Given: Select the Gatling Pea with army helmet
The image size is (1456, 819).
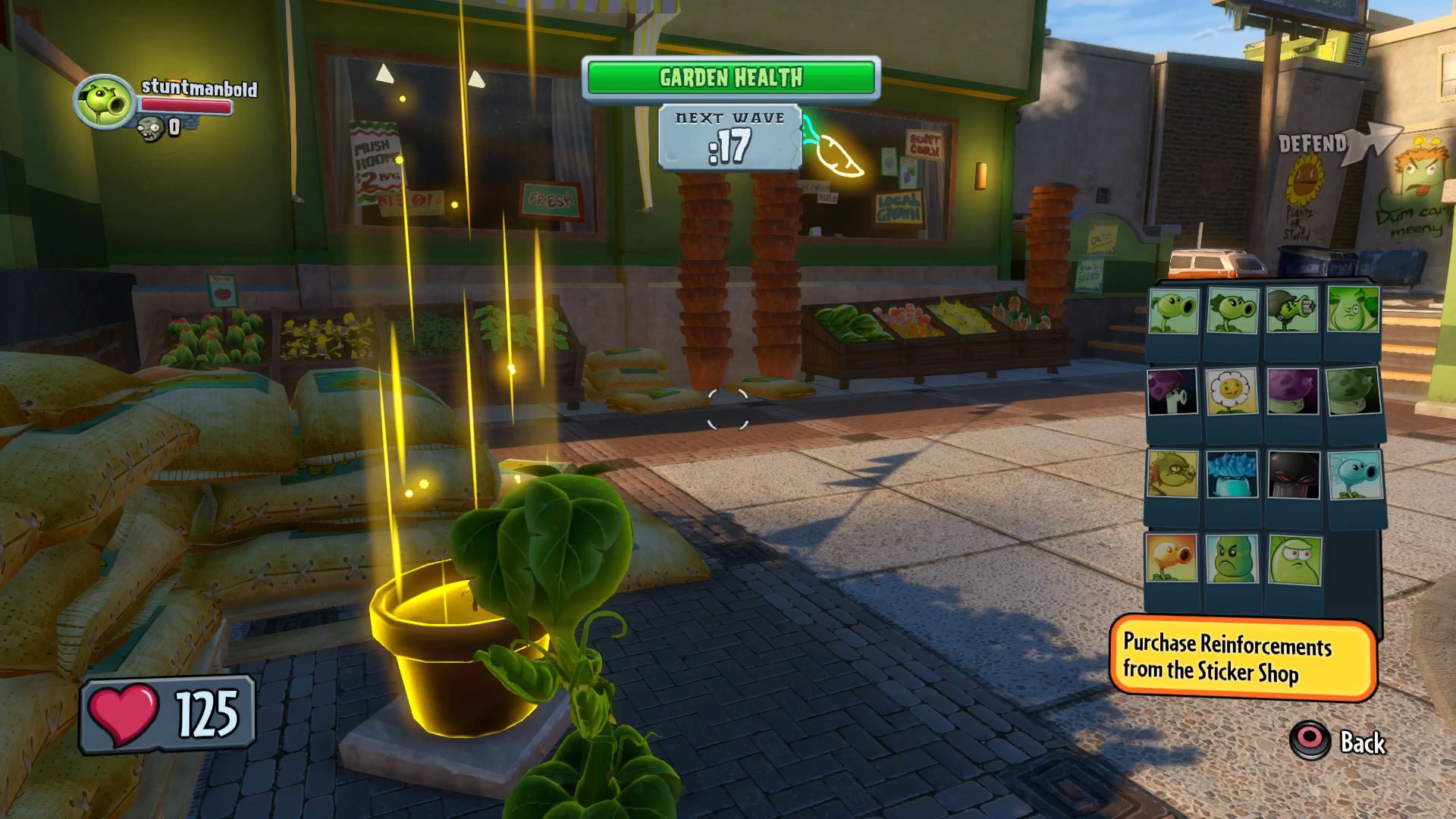Looking at the screenshot, I should [x=1292, y=310].
